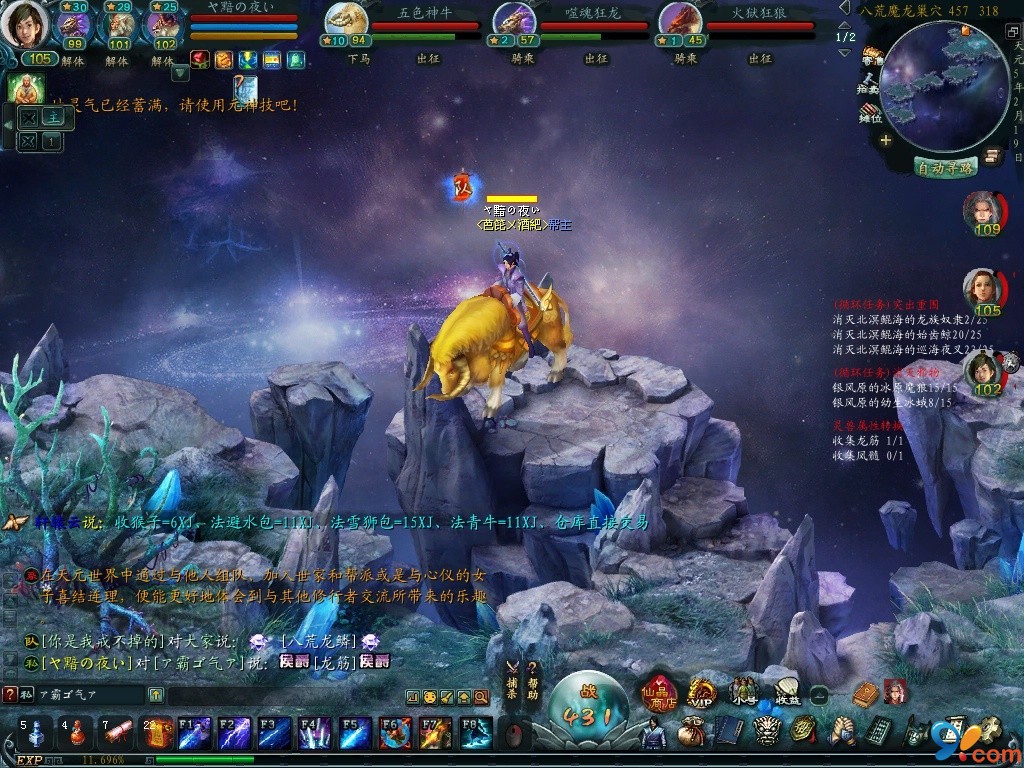Activate the F6 skill icon
The height and width of the screenshot is (768, 1024).
(x=395, y=734)
